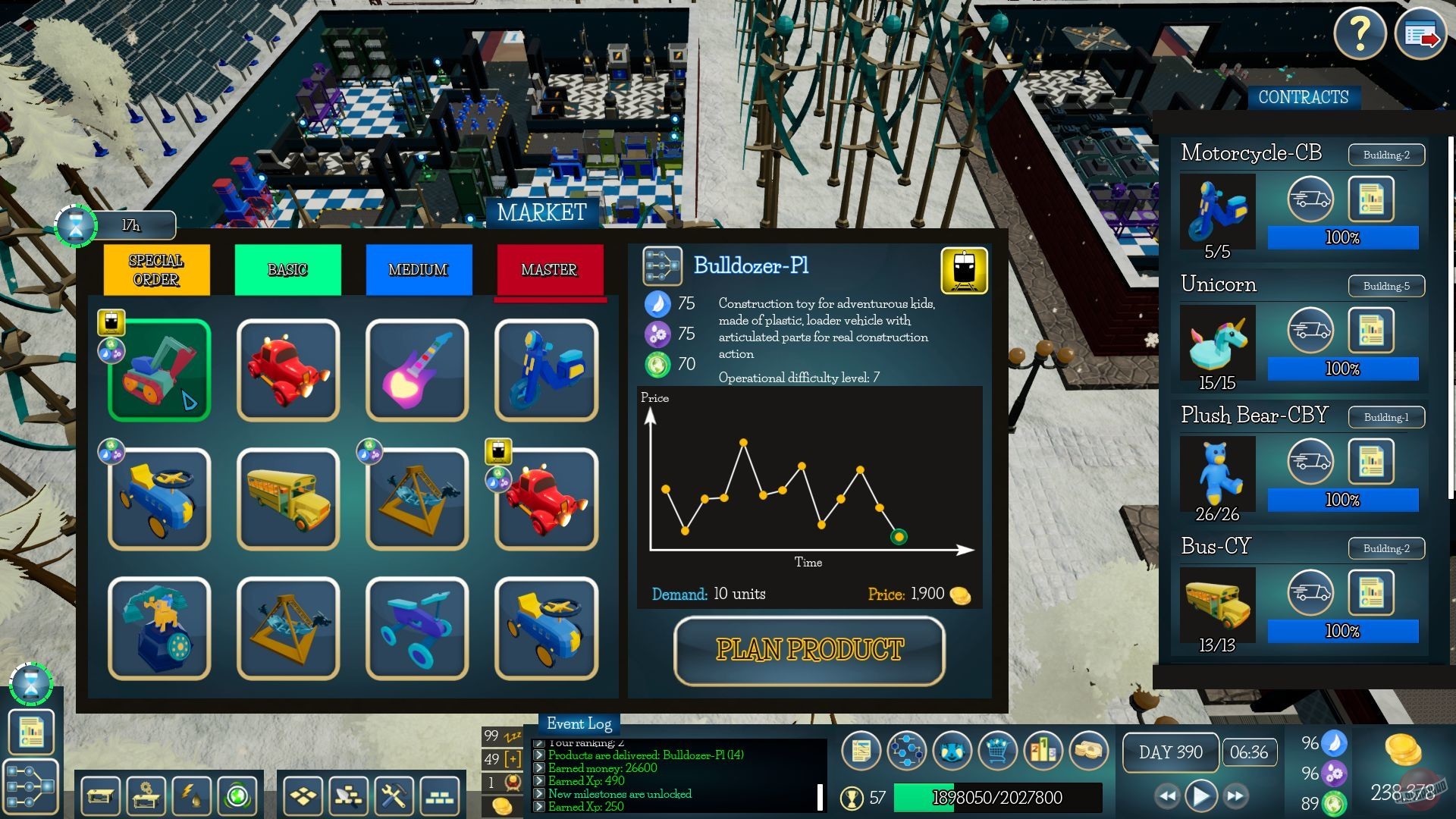The image size is (1456, 819).
Task: Open the help question mark icon
Action: pos(1360,33)
